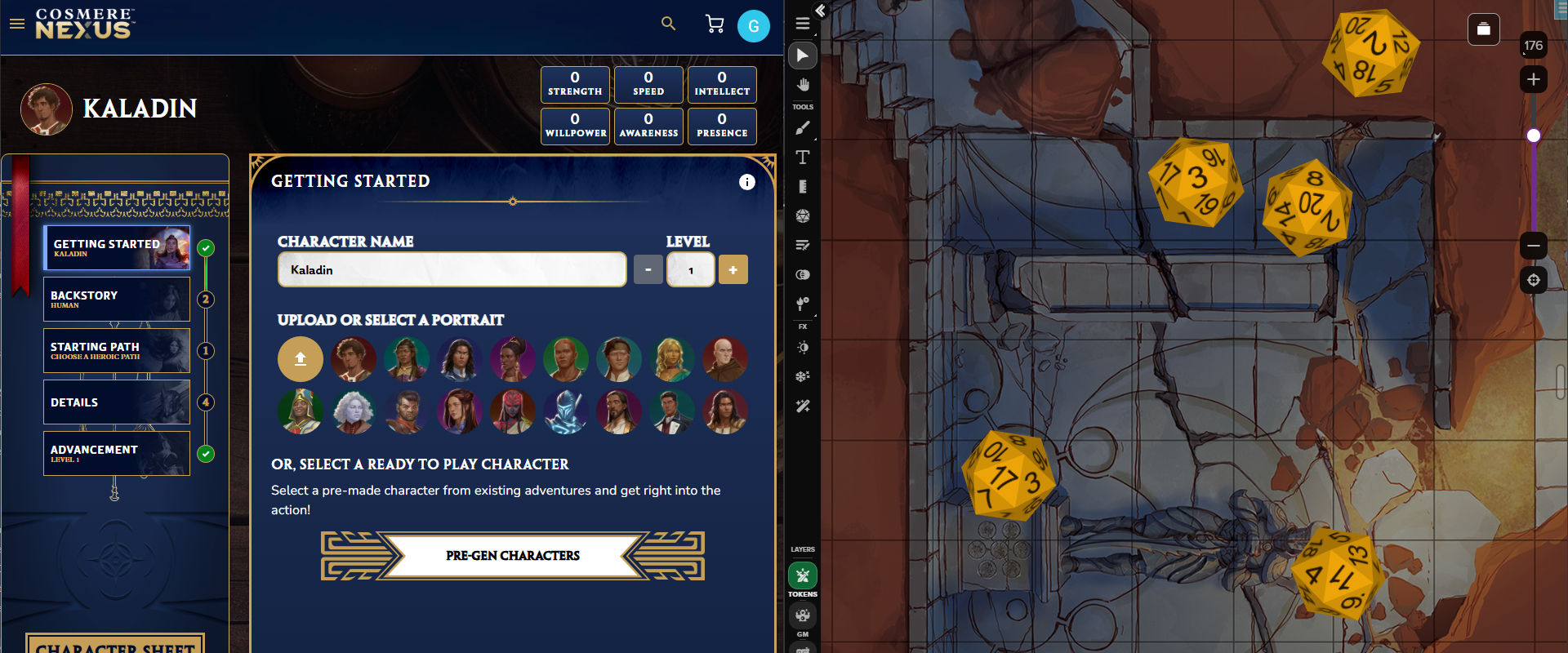Viewport: 1568px width, 653px height.
Task: Select the pan tool in the VTT toolbar
Action: pyautogui.click(x=803, y=84)
